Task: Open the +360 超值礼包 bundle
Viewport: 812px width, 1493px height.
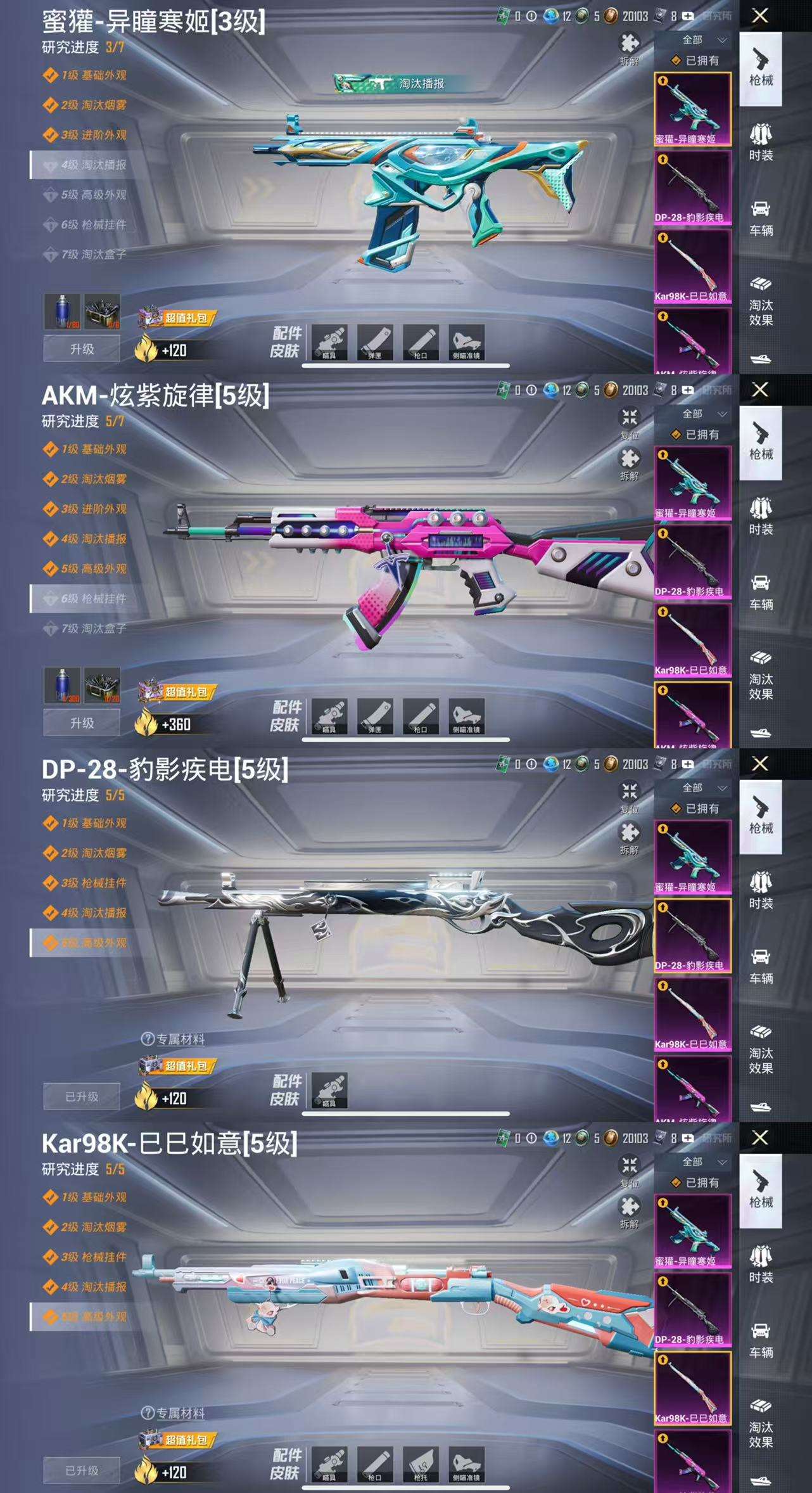Action: (x=177, y=693)
